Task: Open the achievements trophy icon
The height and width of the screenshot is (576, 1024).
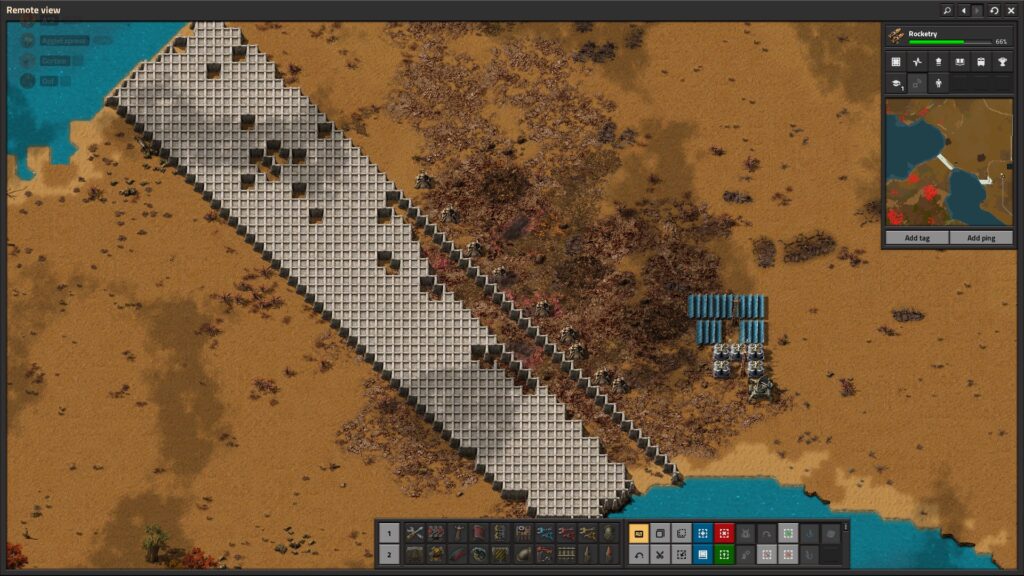Action: coord(1002,62)
